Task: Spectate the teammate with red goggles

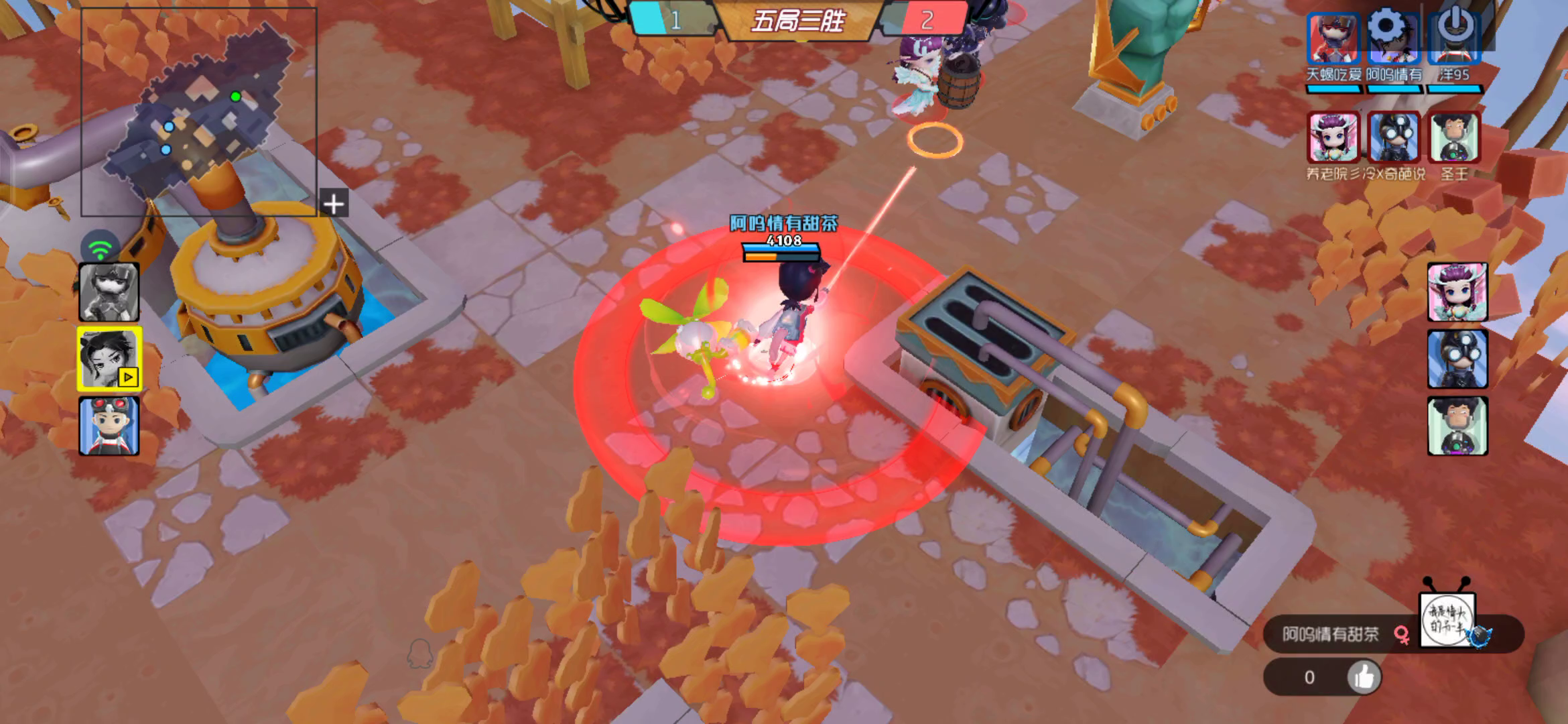Action: tap(109, 426)
